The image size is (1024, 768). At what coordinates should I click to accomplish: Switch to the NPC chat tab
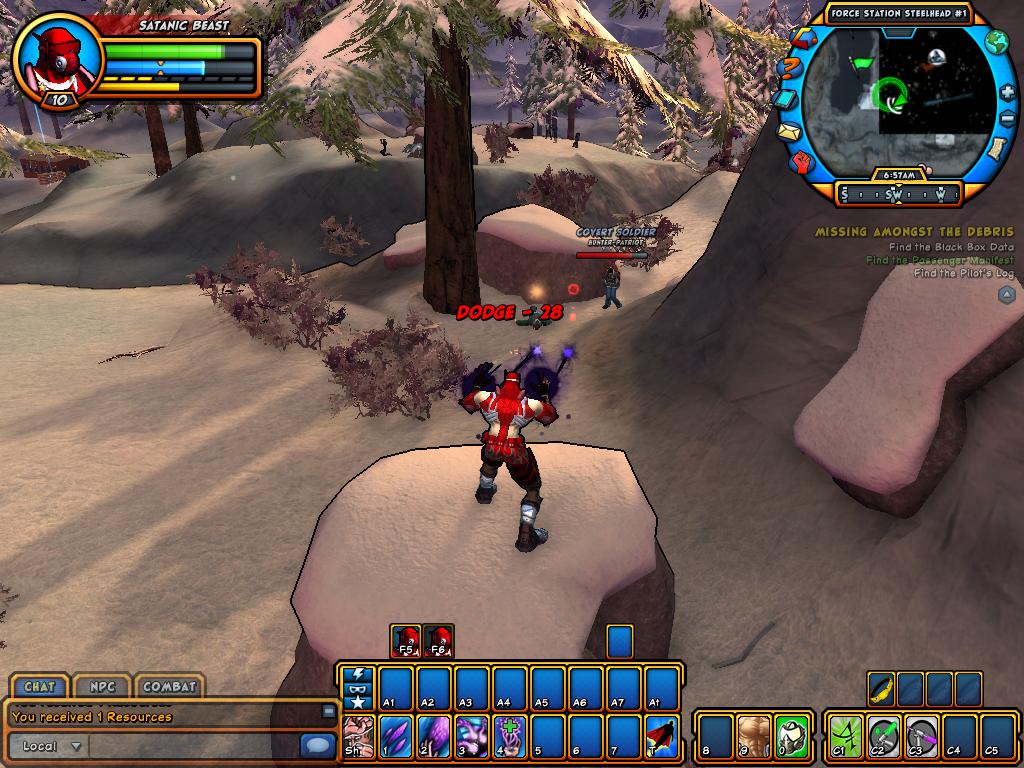pos(103,687)
